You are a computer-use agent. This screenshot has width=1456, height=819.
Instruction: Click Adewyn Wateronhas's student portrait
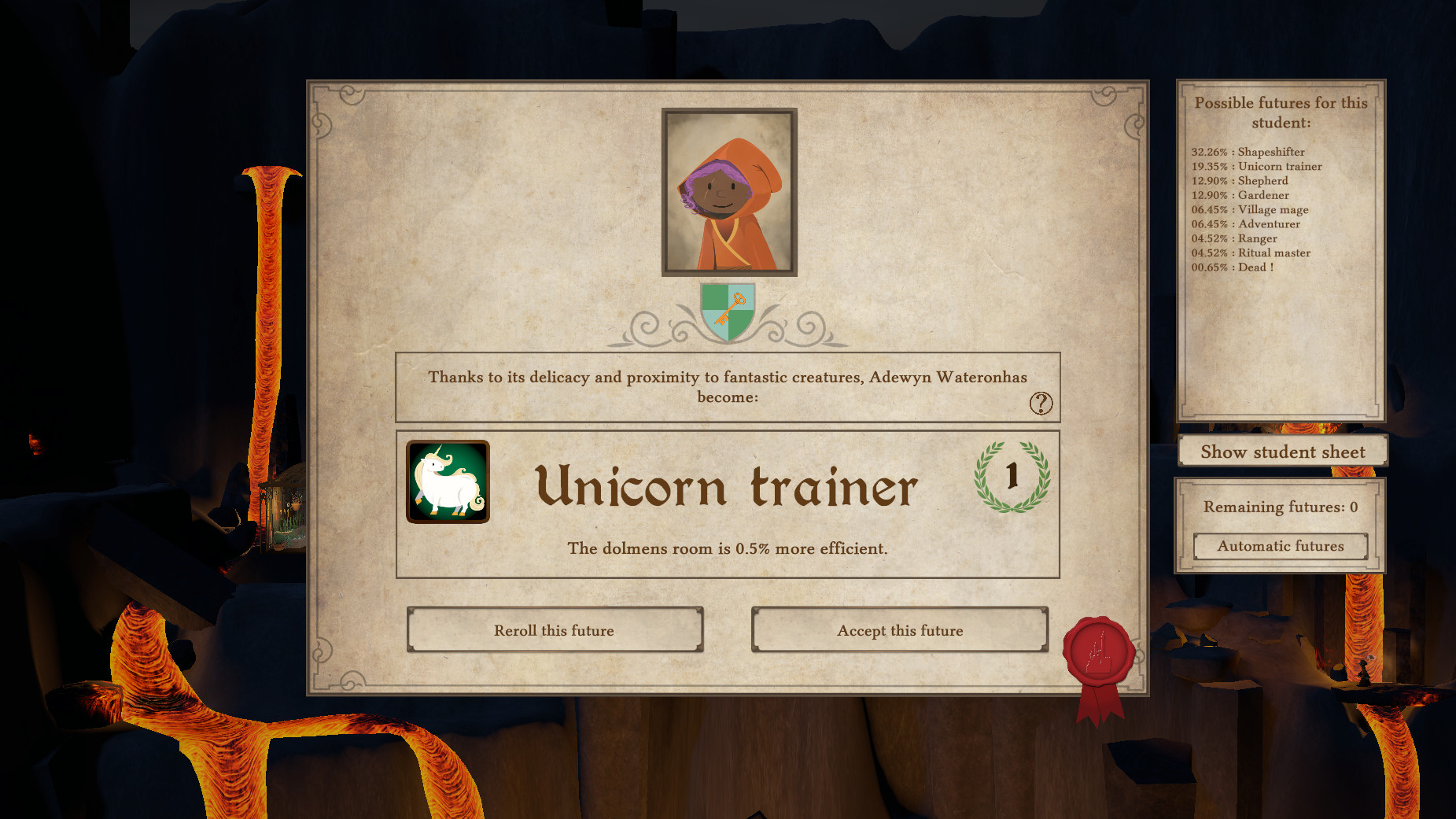pyautogui.click(x=728, y=191)
